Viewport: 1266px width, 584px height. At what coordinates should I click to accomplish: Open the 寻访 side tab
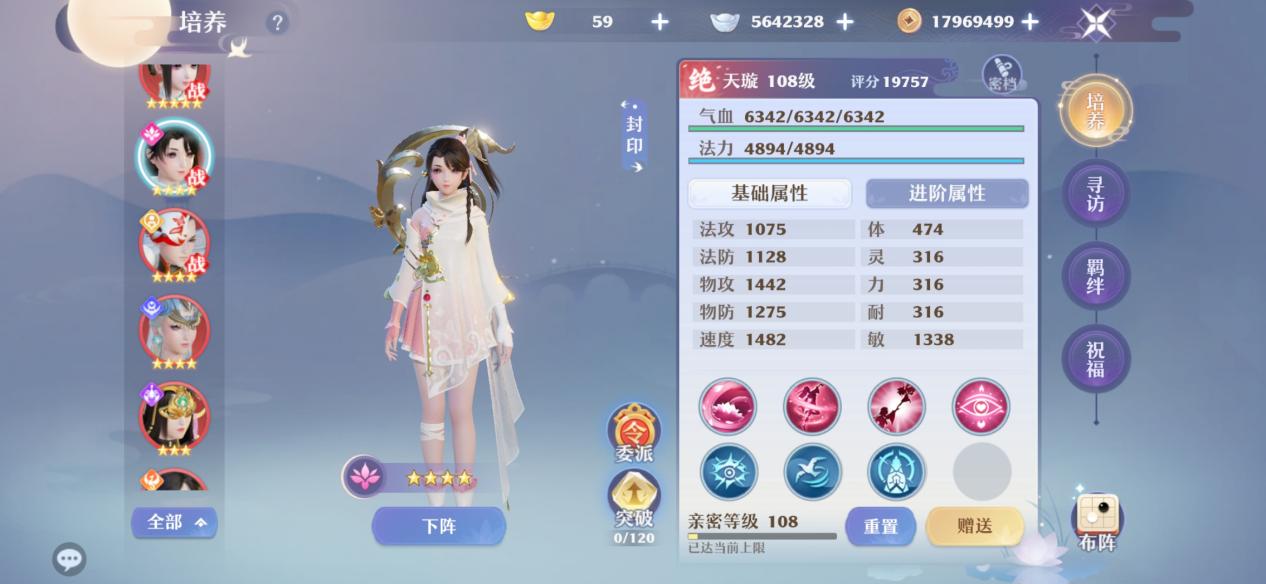tap(1095, 192)
